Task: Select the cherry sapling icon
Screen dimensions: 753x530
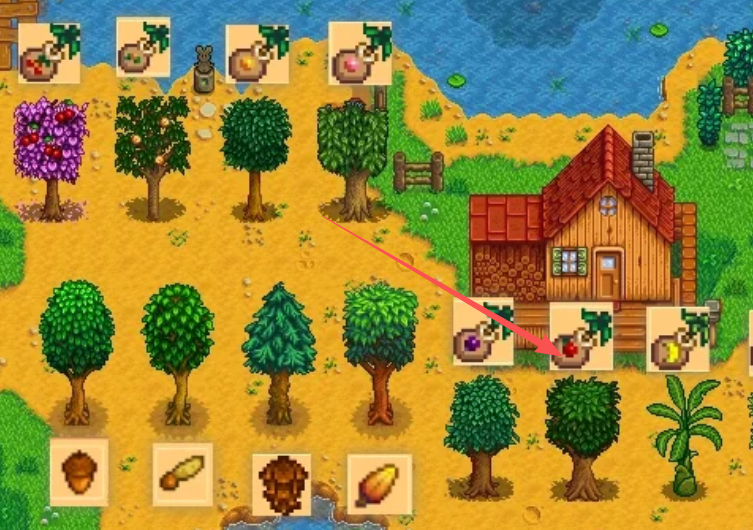Action: pyautogui.click(x=49, y=53)
